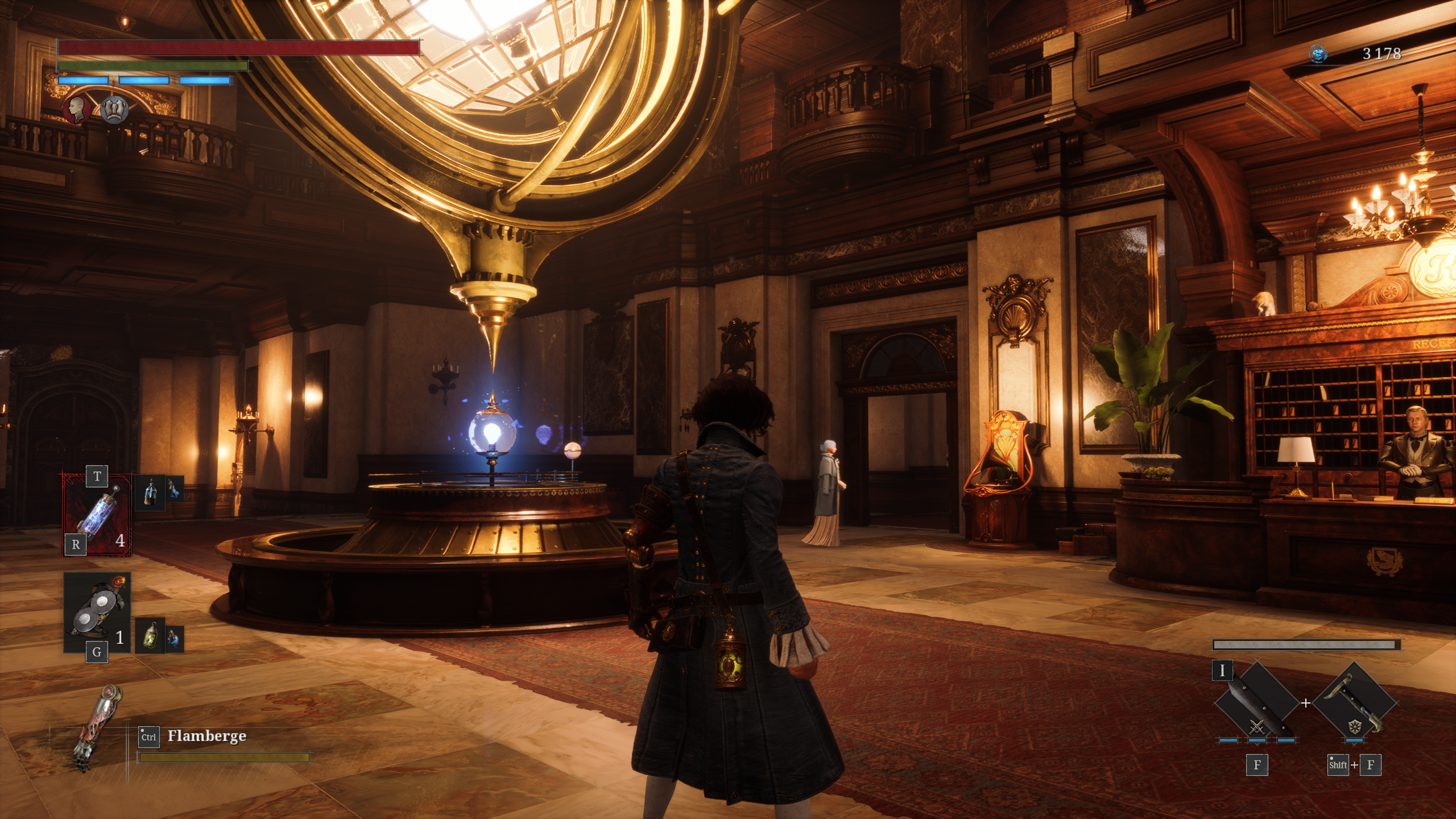Select the twin-disc goggles item slot
This screenshot has width=1456, height=819.
pos(97,612)
